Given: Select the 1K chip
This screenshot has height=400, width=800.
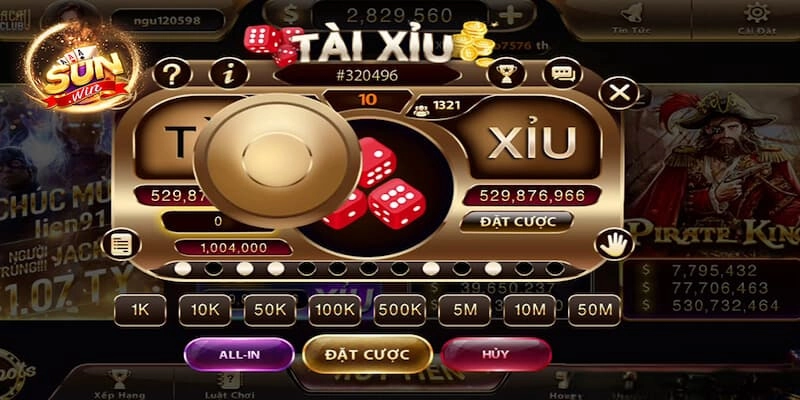Looking at the screenshot, I should 139,310.
